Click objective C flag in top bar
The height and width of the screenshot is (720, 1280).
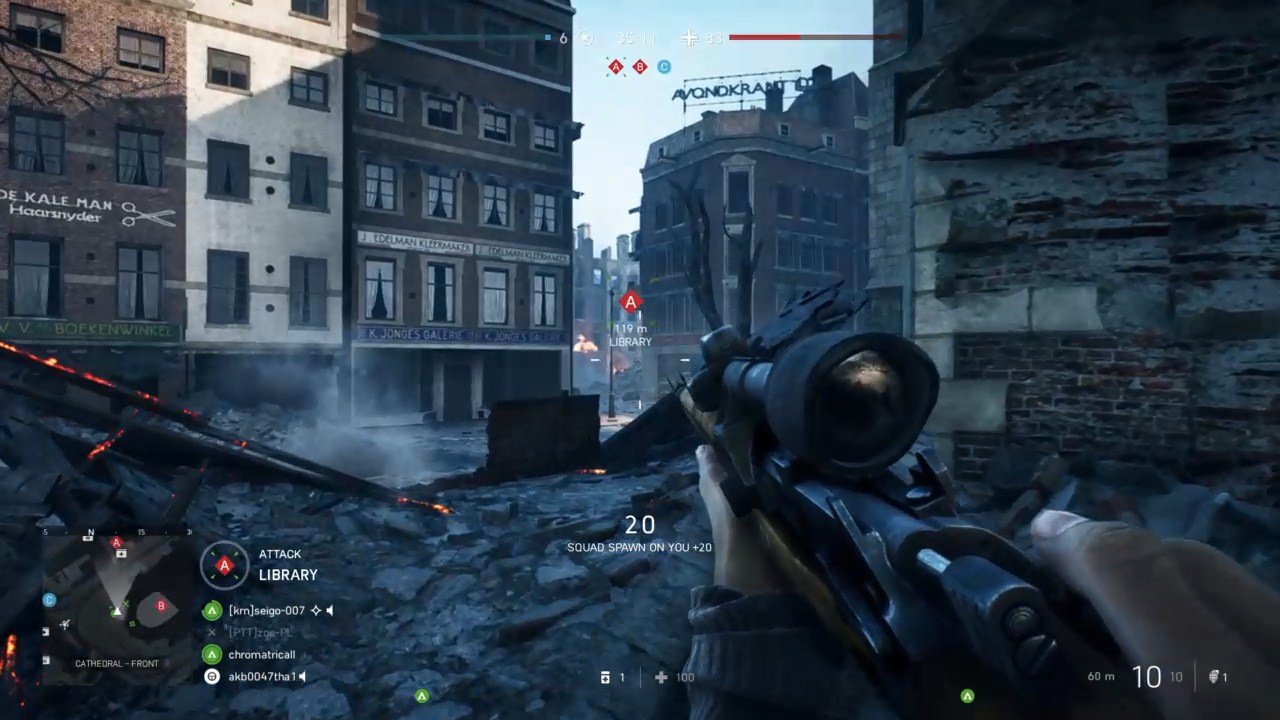click(x=664, y=67)
